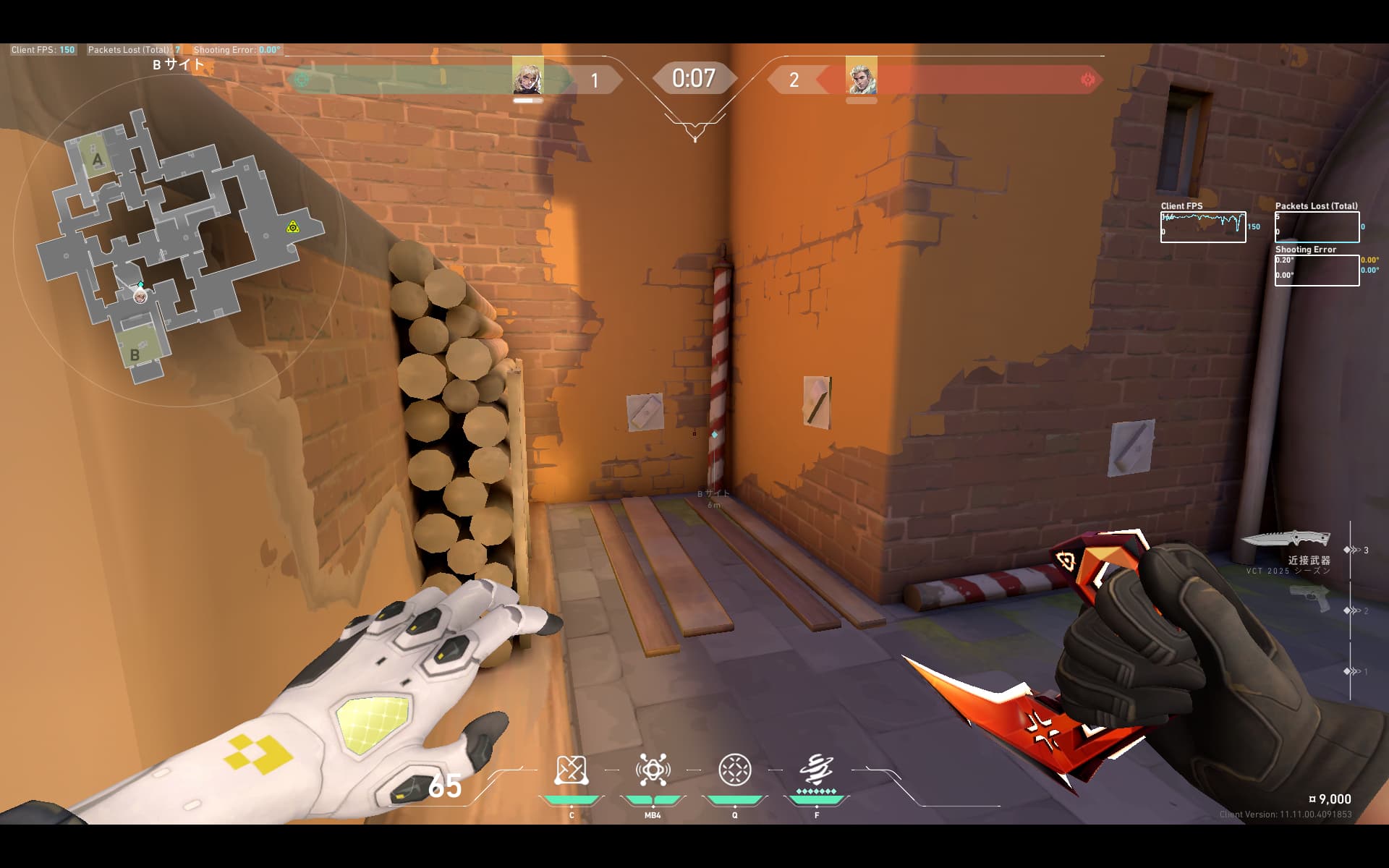The width and height of the screenshot is (1389, 868).
Task: Click the Shooting Error graph
Action: (x=1317, y=271)
